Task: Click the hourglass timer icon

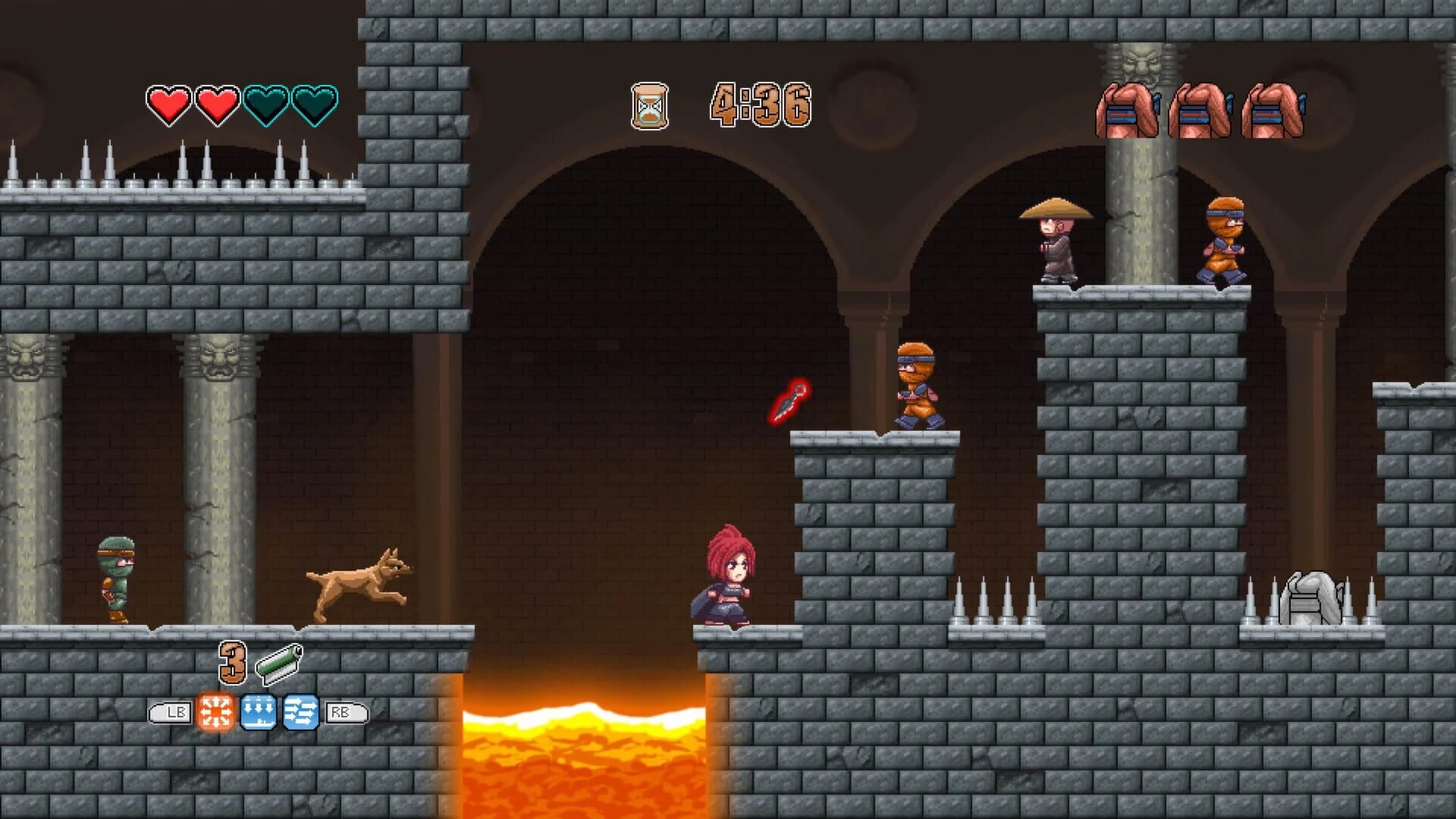Action: (x=651, y=103)
